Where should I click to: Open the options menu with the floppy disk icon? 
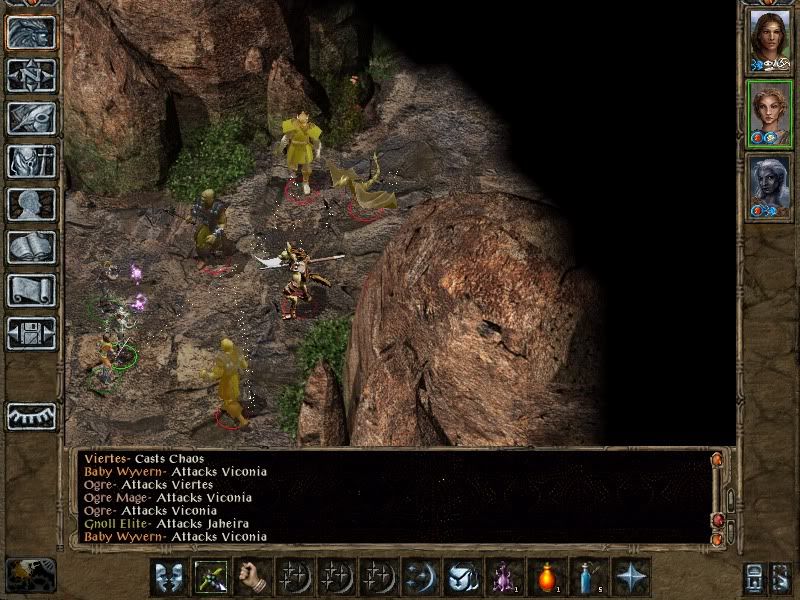pyautogui.click(x=31, y=333)
